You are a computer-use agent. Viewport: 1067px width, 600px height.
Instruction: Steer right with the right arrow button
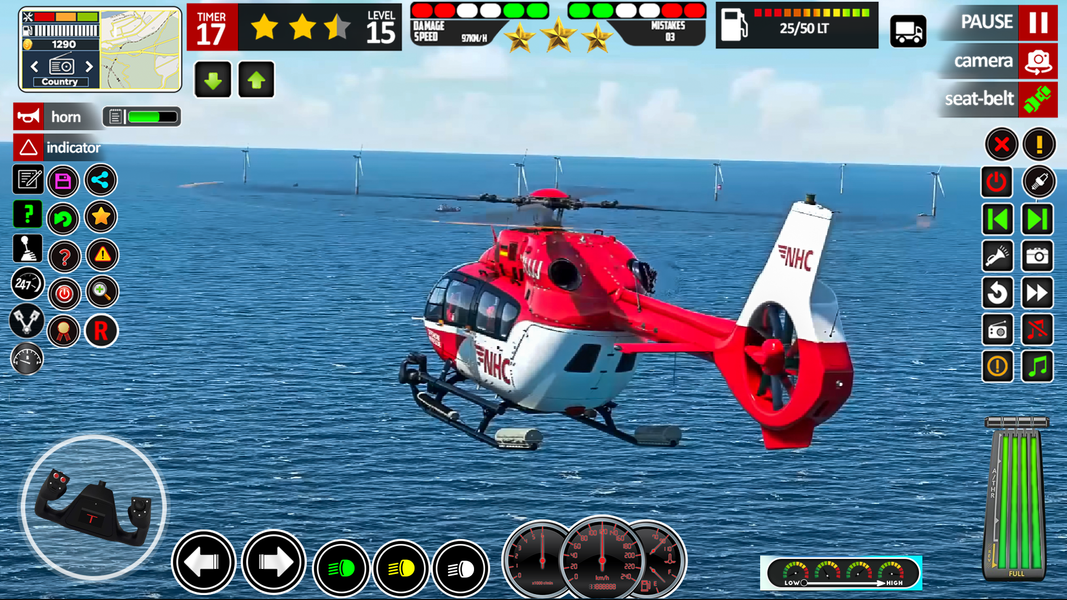coord(273,564)
